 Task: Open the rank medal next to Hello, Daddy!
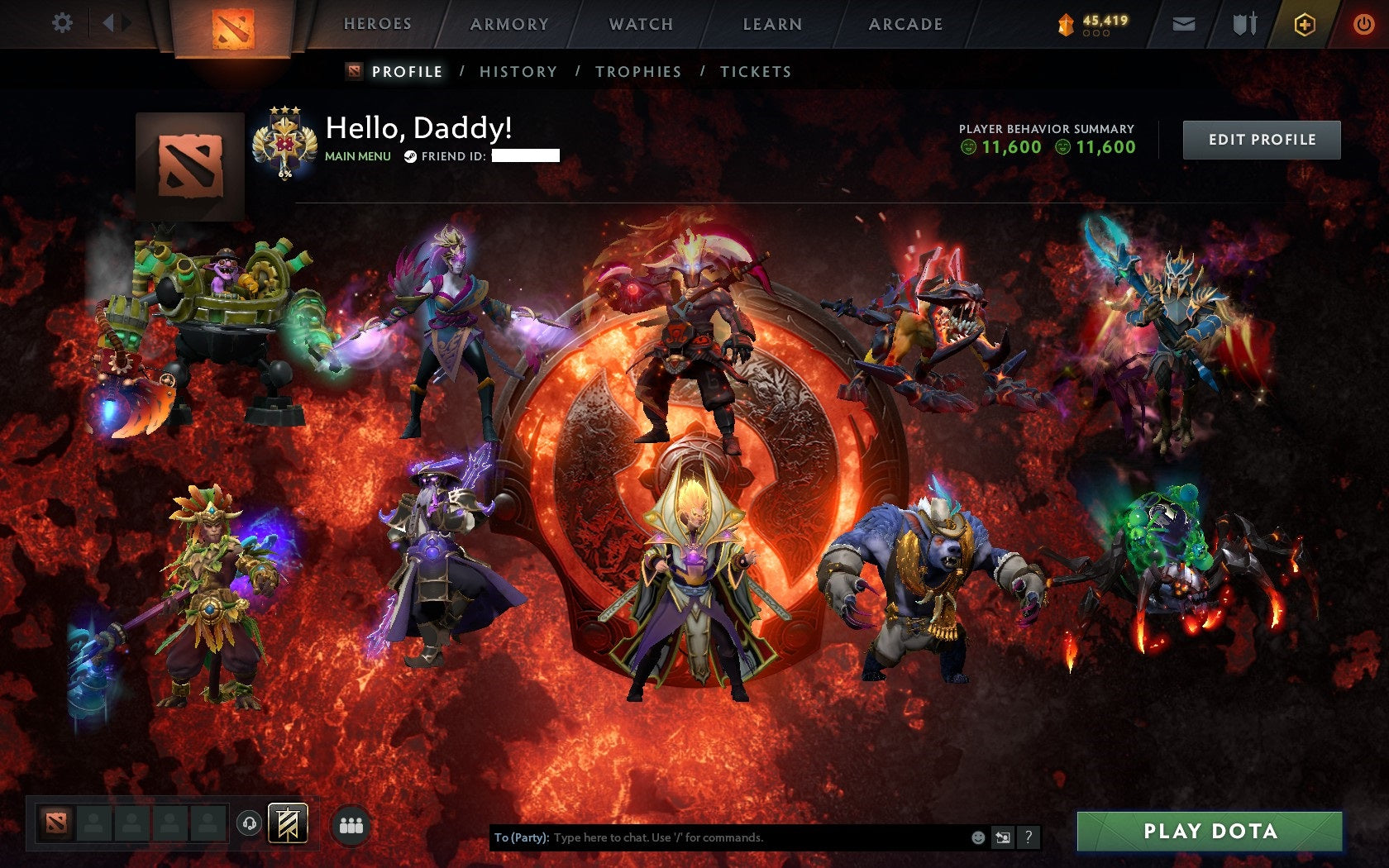coord(284,141)
